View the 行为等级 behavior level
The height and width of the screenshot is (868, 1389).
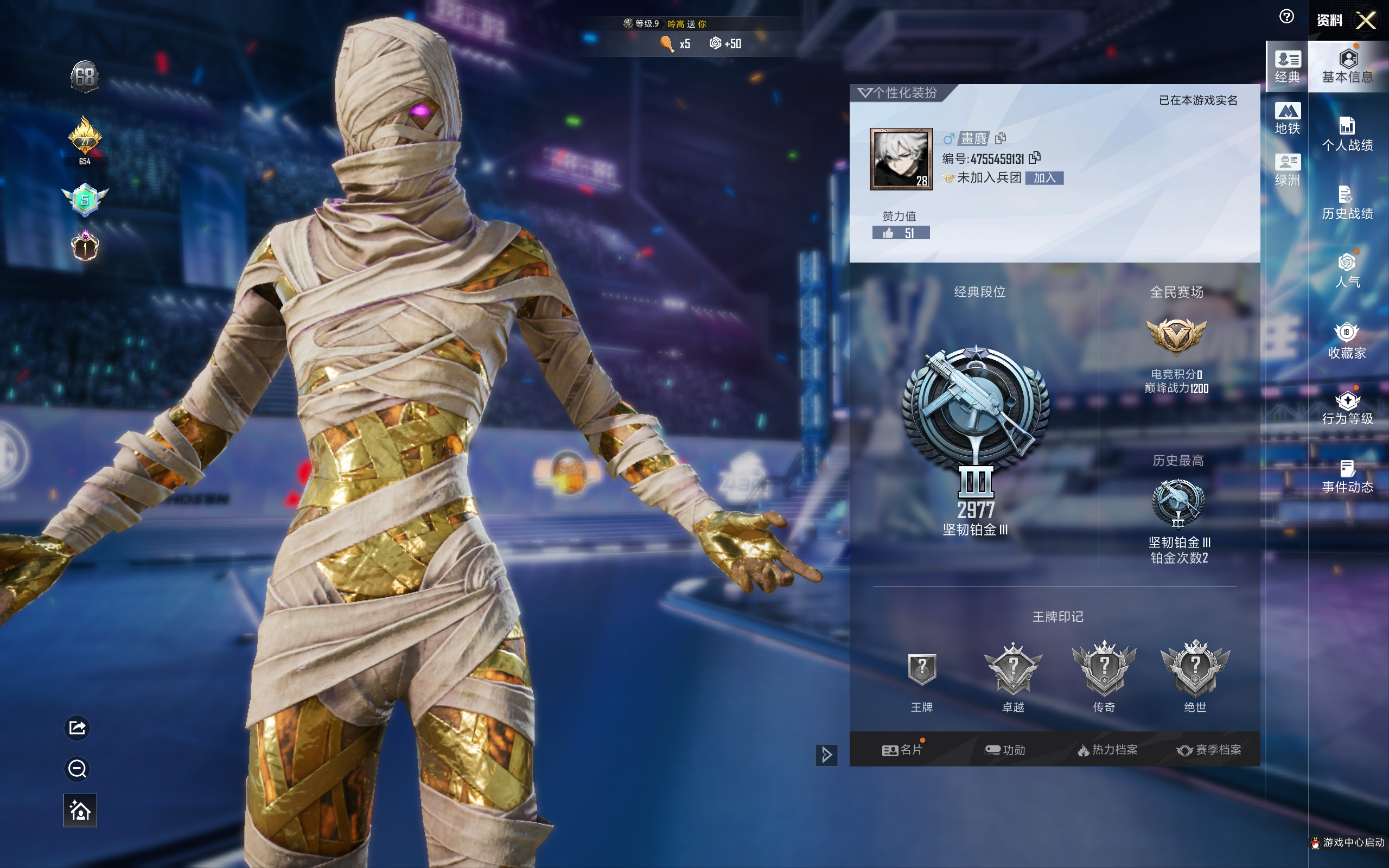tap(1347, 408)
